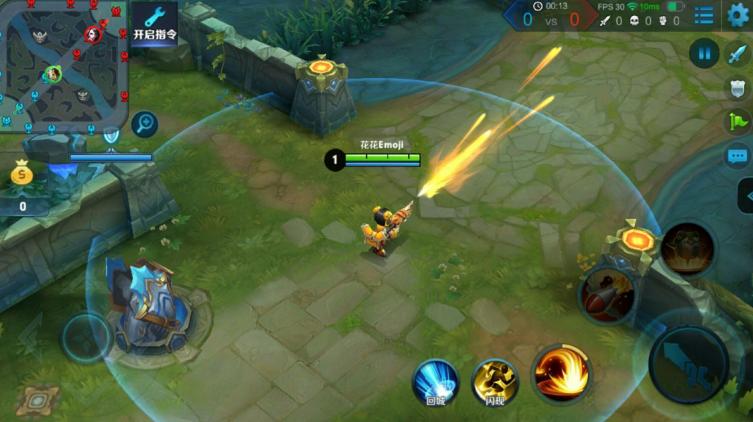Cast the rocket missile skill

coord(607,294)
